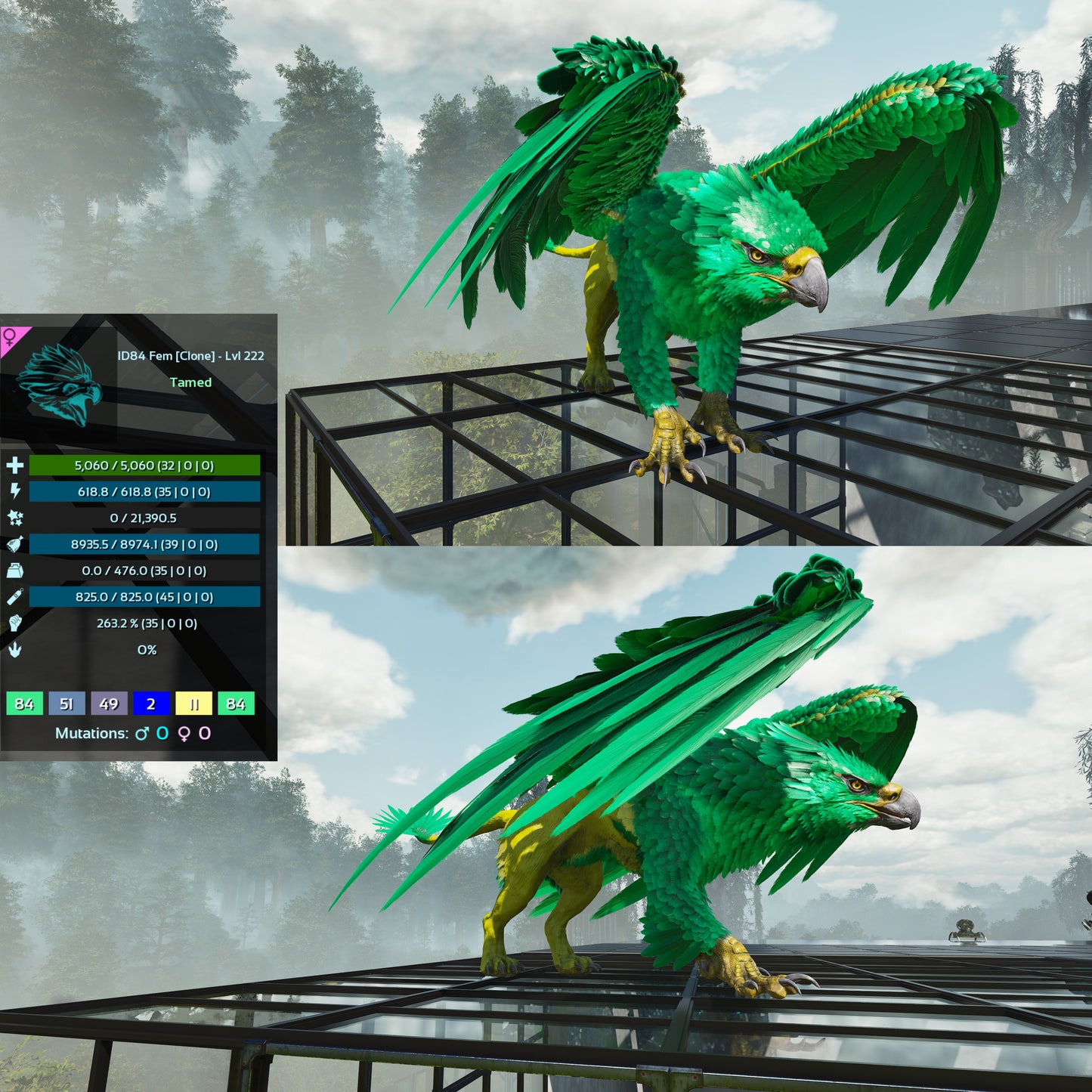The image size is (1092, 1092).
Task: Click the pink female gender icon
Action: point(11,337)
